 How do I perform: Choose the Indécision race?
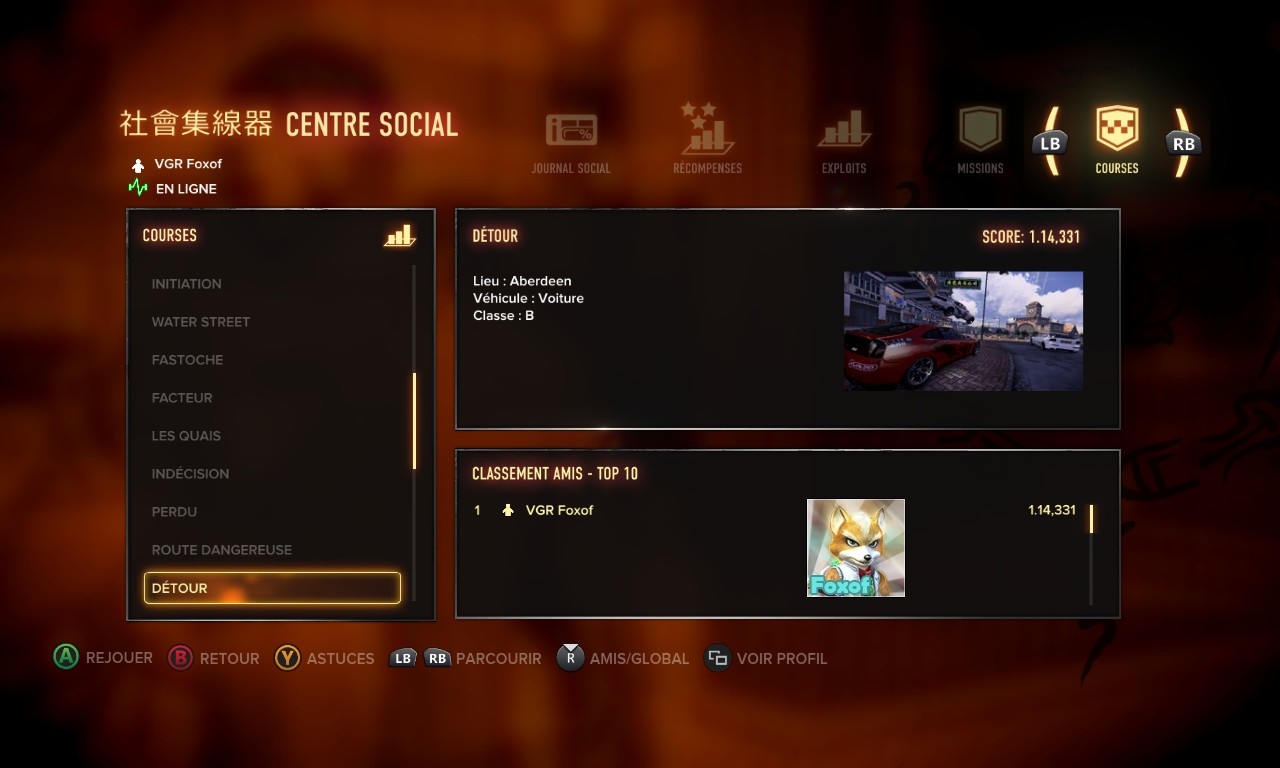(x=190, y=474)
